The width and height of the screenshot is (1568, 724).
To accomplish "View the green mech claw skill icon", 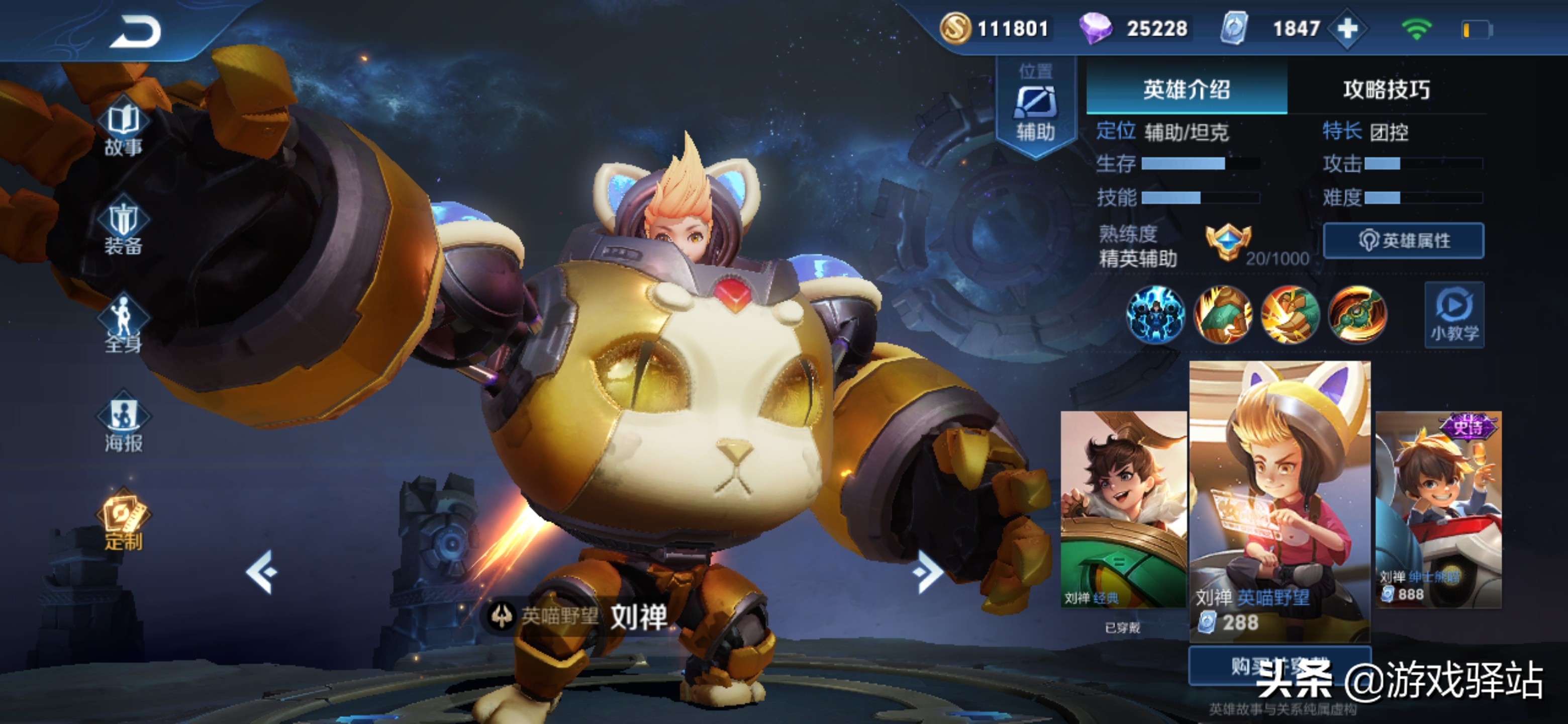I will tap(1222, 315).
